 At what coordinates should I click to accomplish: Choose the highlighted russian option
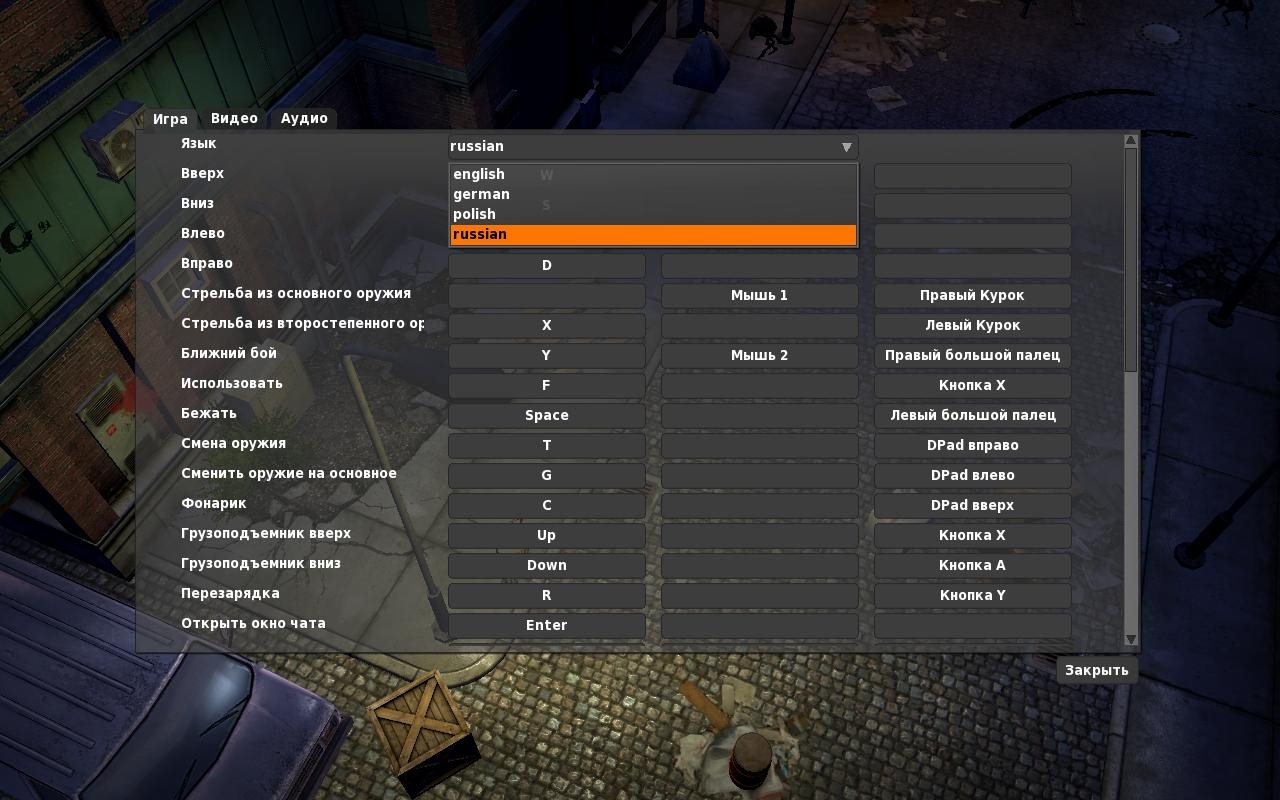653,234
